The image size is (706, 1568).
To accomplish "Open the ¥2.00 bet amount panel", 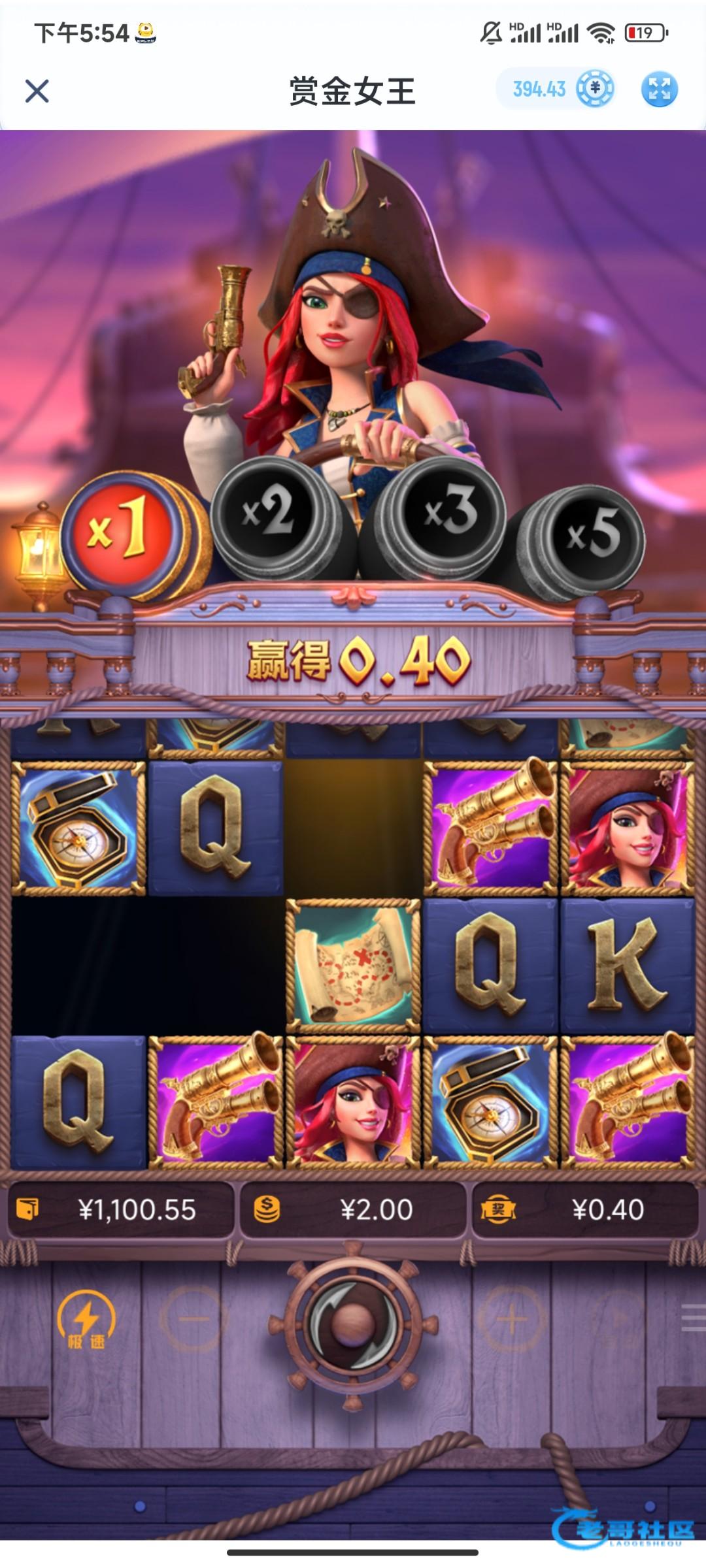I will click(353, 1210).
